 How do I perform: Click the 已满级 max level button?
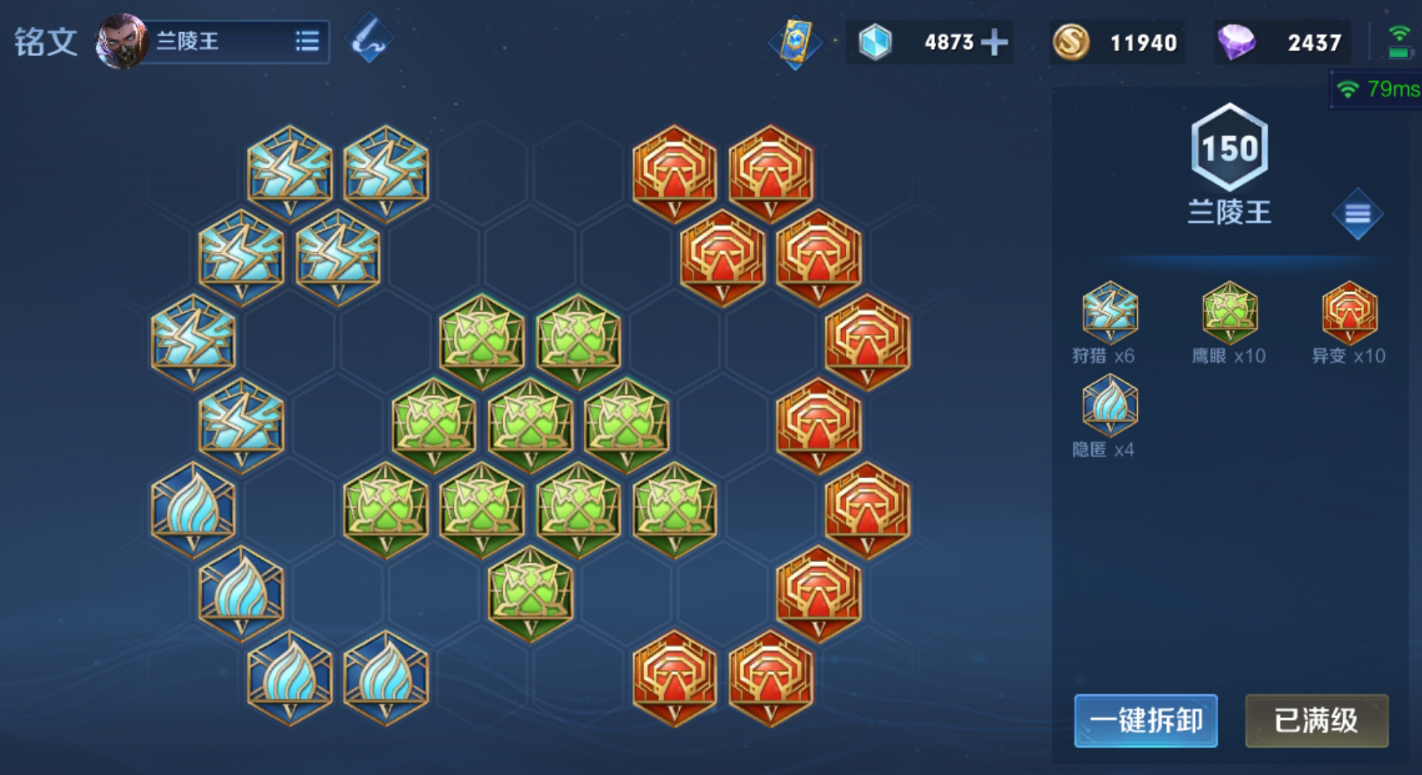coord(1316,720)
